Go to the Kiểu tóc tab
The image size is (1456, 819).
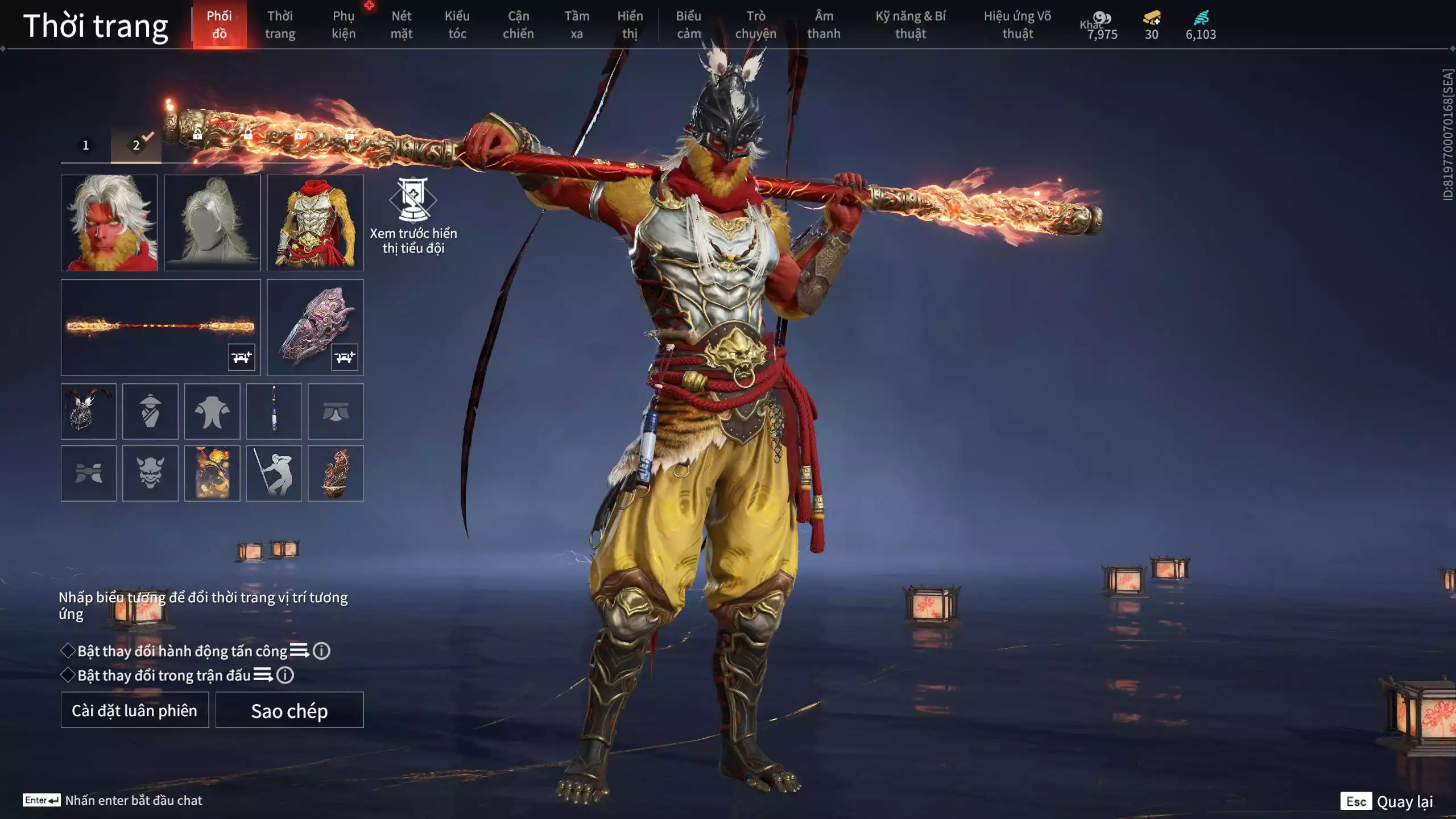(x=457, y=24)
